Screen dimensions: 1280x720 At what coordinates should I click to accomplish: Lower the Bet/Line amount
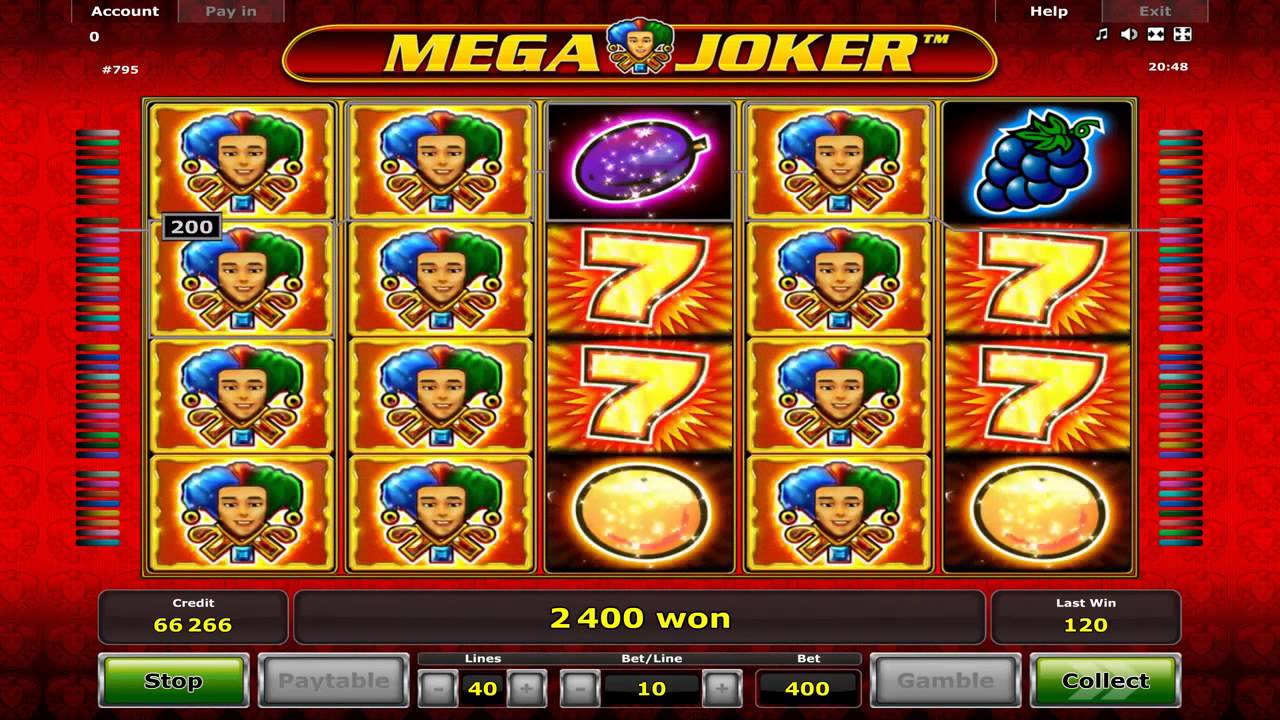pos(580,688)
